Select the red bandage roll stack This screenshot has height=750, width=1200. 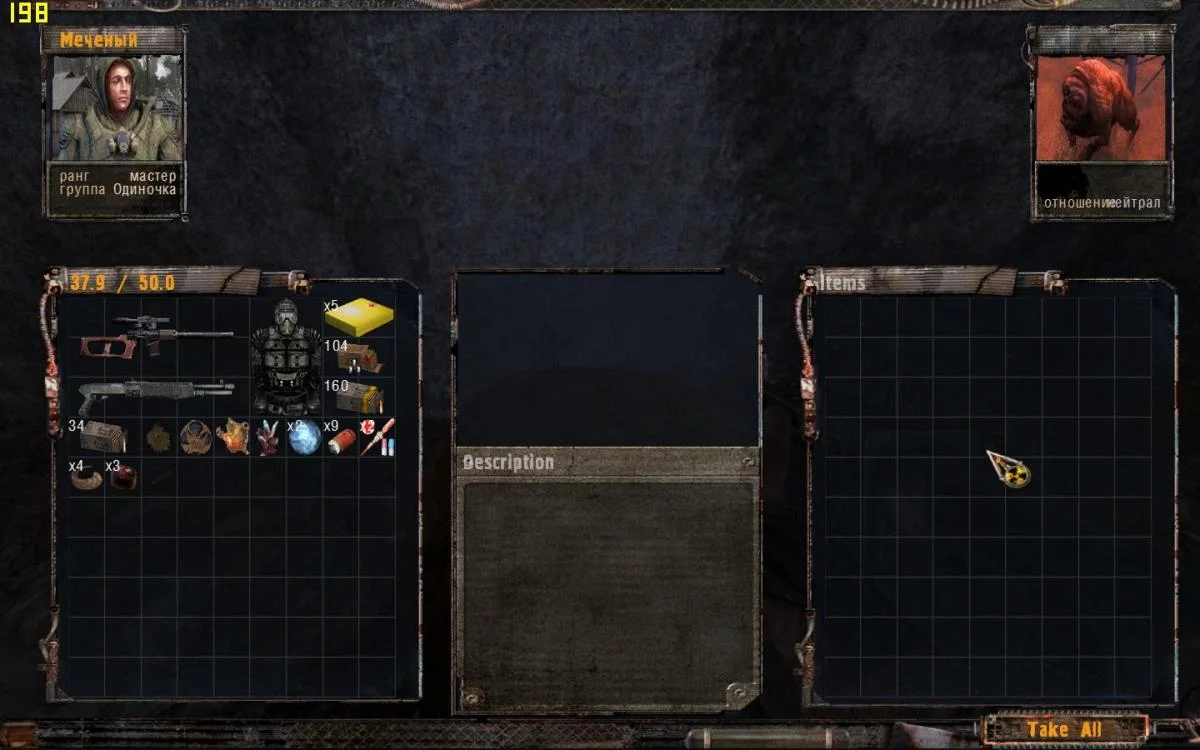point(341,439)
